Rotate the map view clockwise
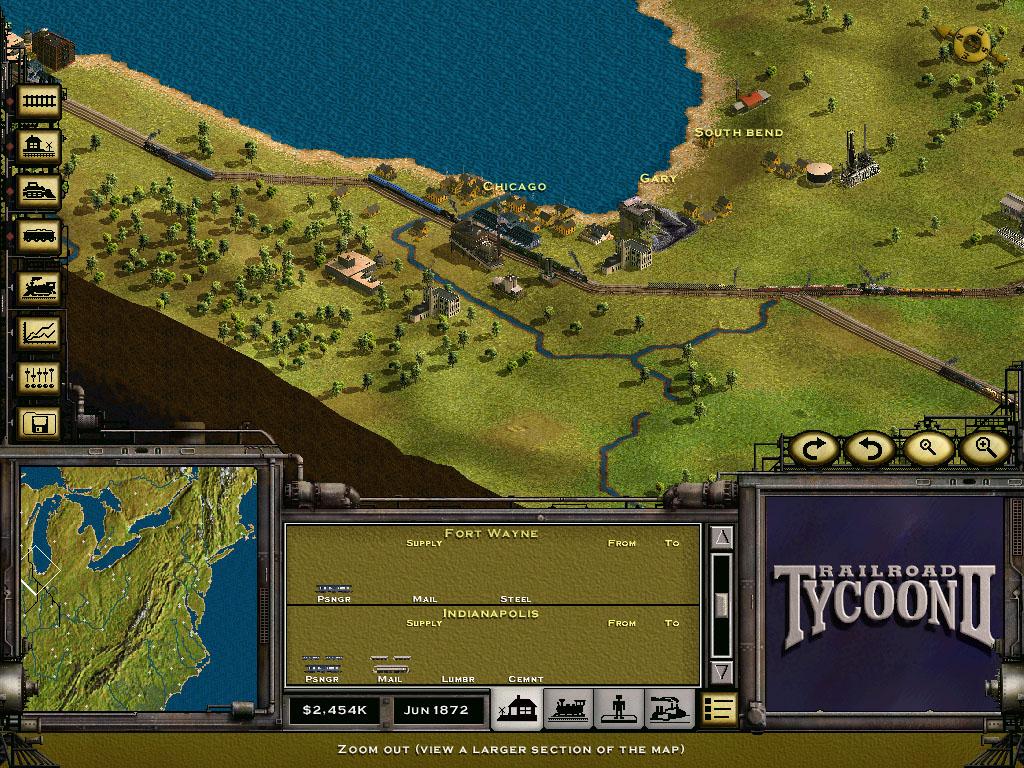Image resolution: width=1024 pixels, height=768 pixels. (x=814, y=448)
